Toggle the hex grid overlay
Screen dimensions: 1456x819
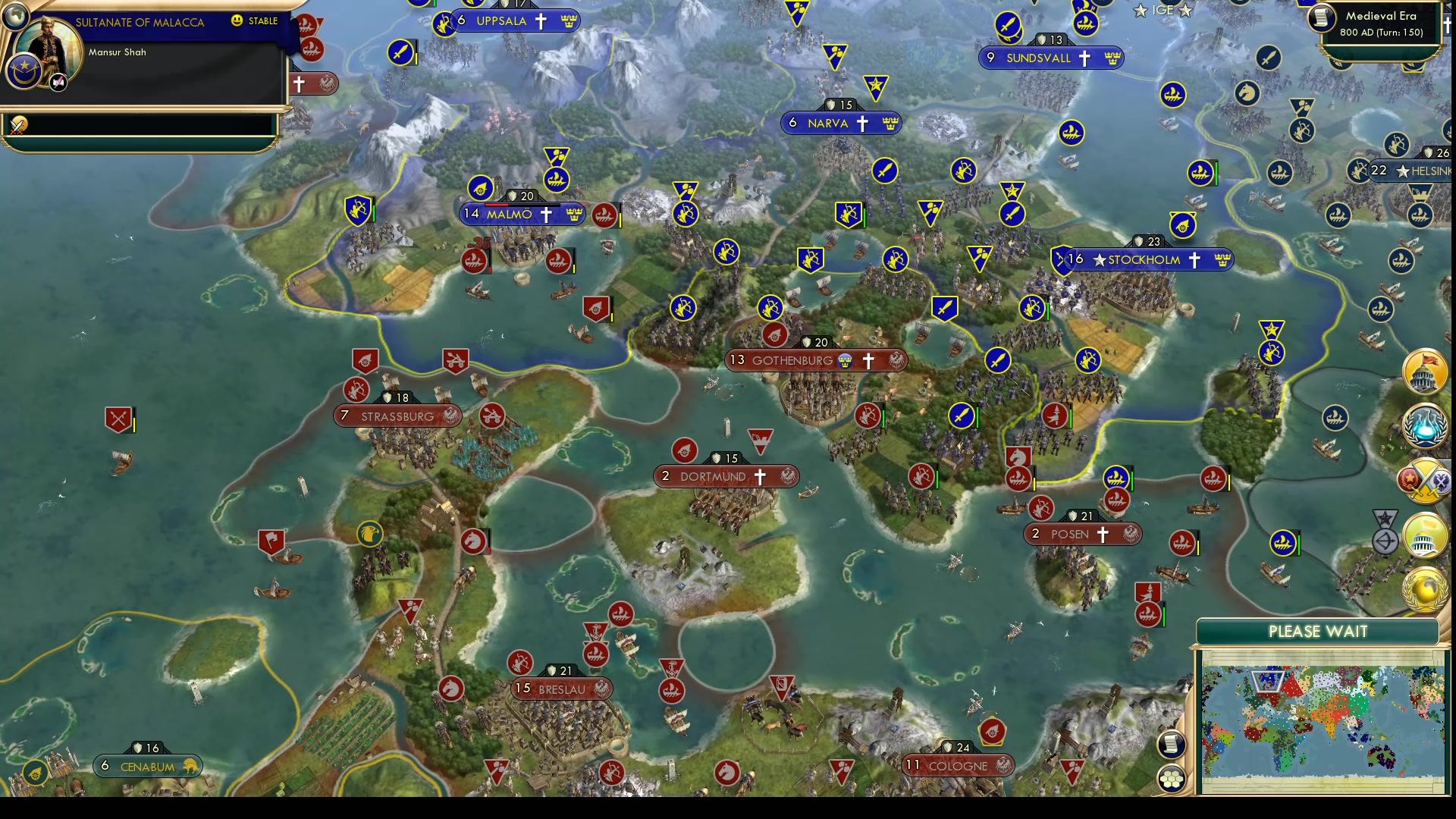(1171, 779)
